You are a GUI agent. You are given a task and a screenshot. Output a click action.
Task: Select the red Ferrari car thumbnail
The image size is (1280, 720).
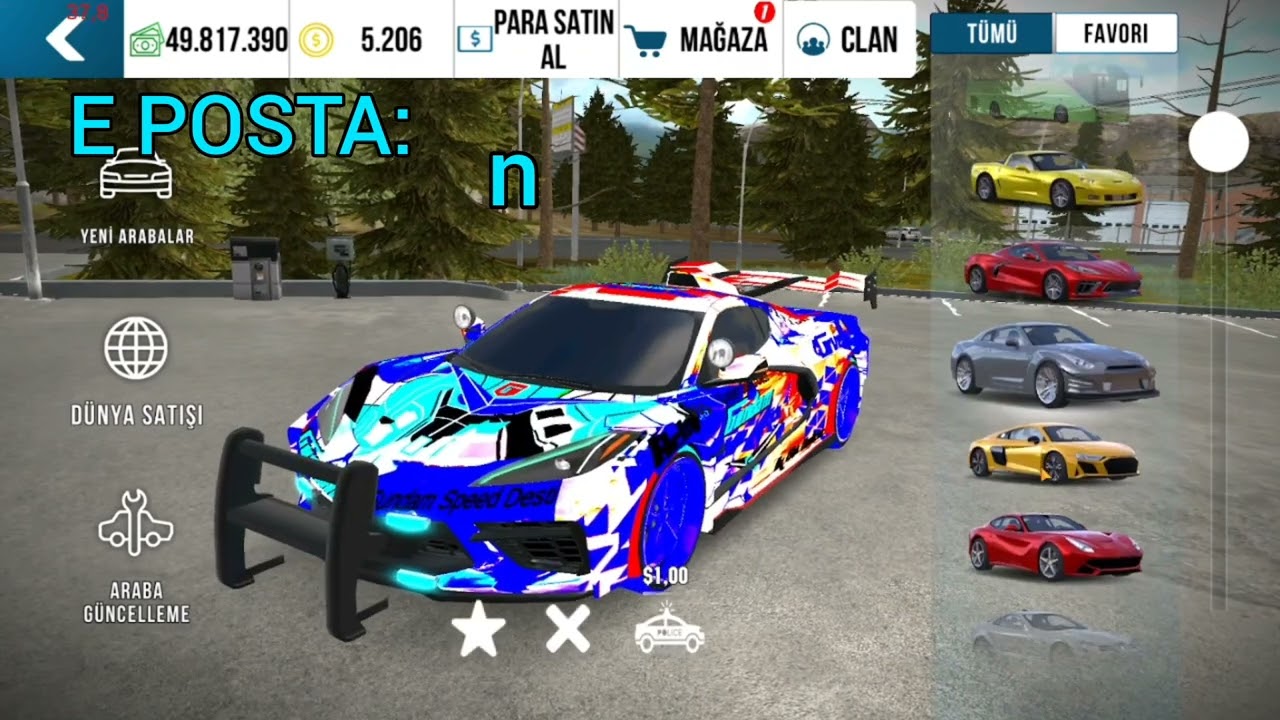click(1054, 545)
